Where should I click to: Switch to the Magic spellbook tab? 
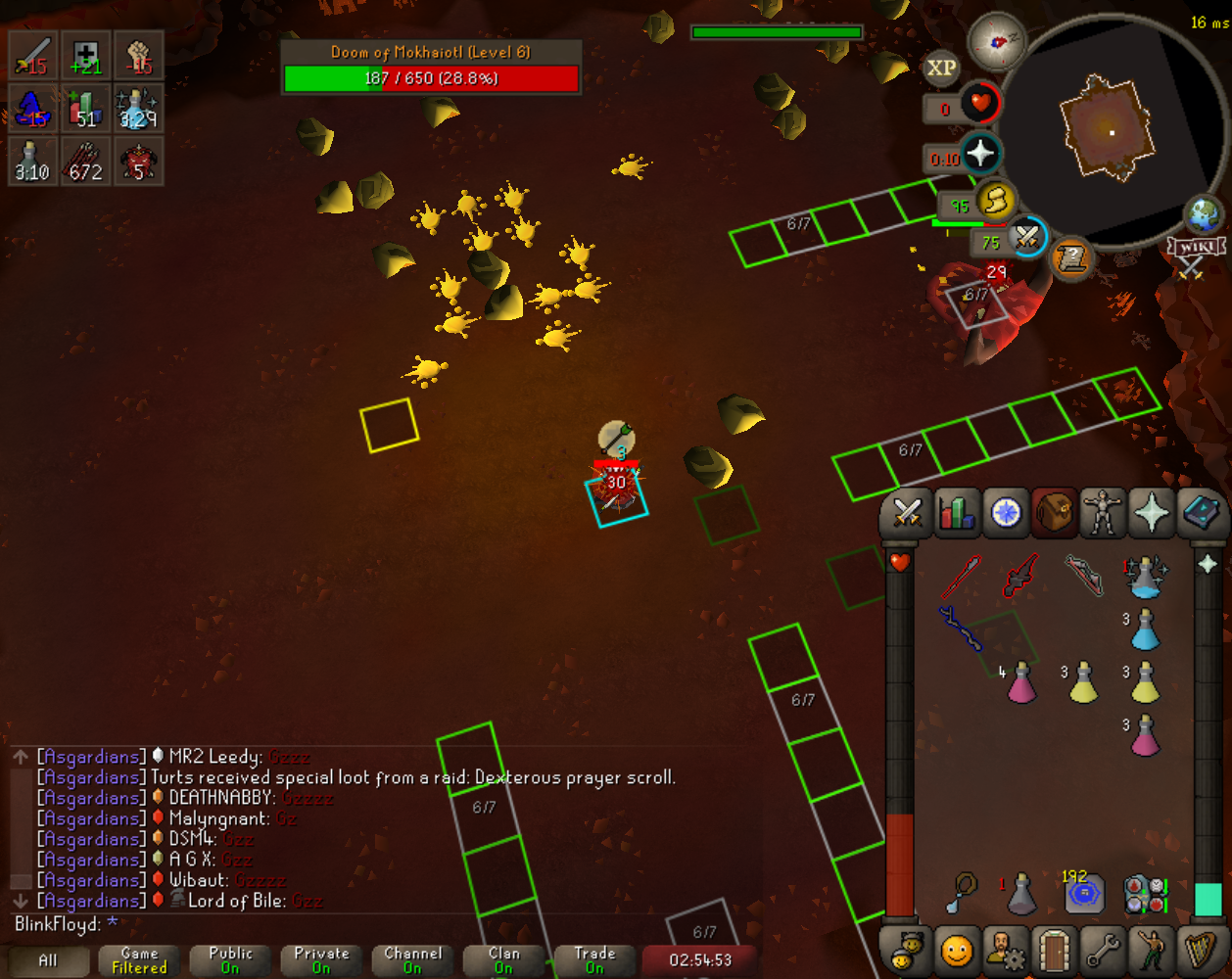tap(1201, 513)
